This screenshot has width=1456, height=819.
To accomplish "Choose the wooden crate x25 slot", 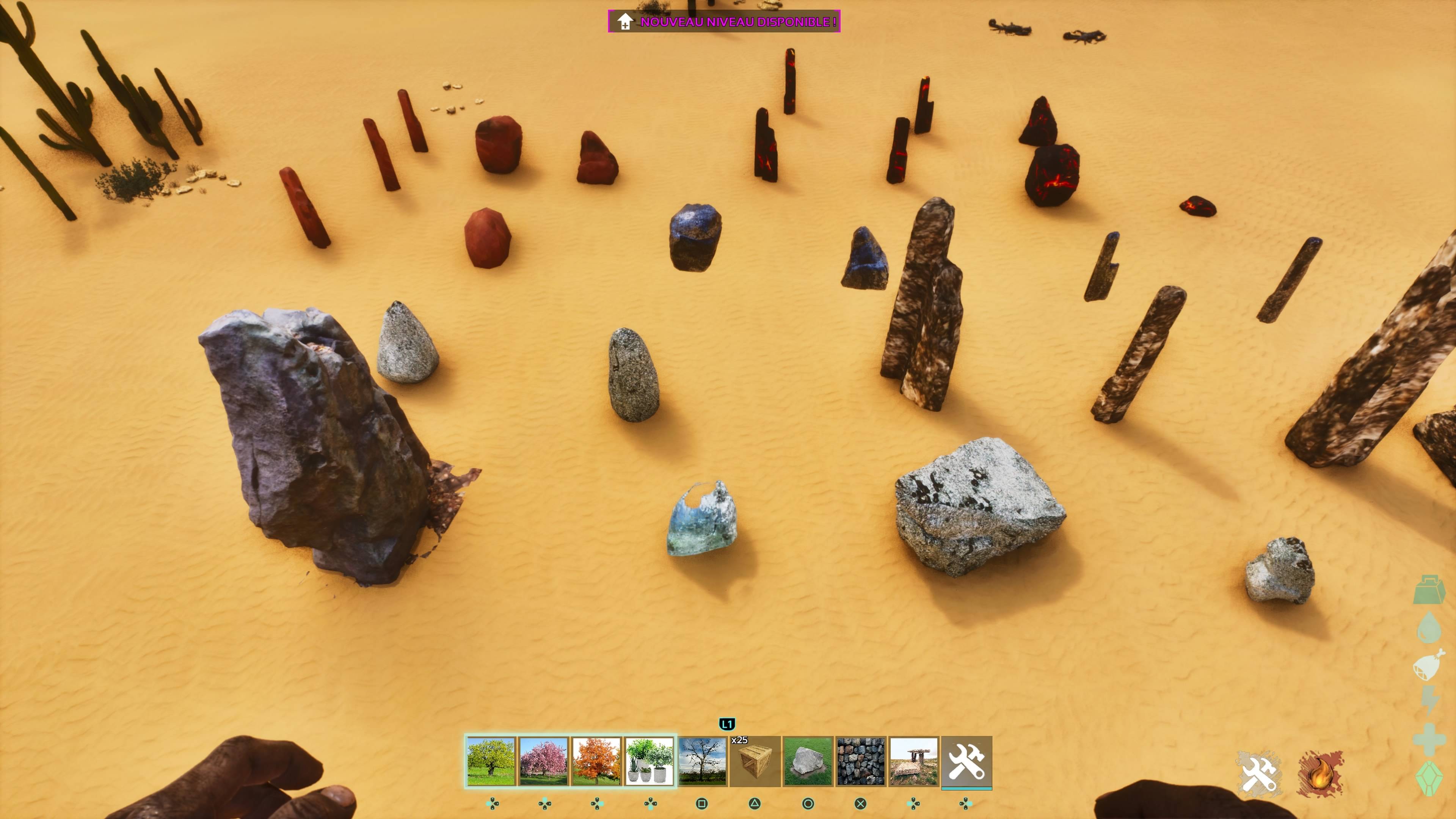I will [x=755, y=761].
